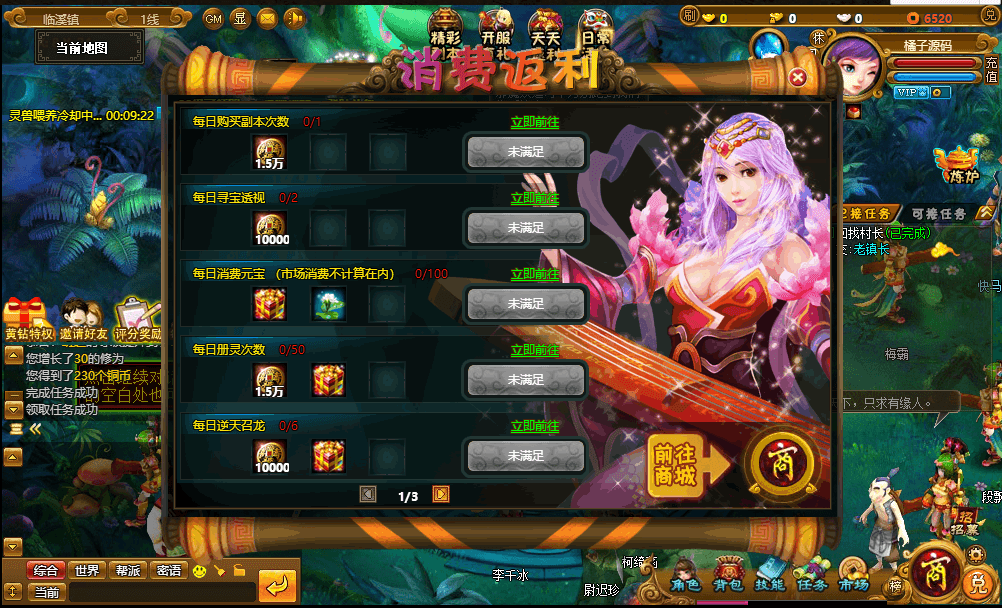
Task: Open the 市场 market
Action: point(853,575)
